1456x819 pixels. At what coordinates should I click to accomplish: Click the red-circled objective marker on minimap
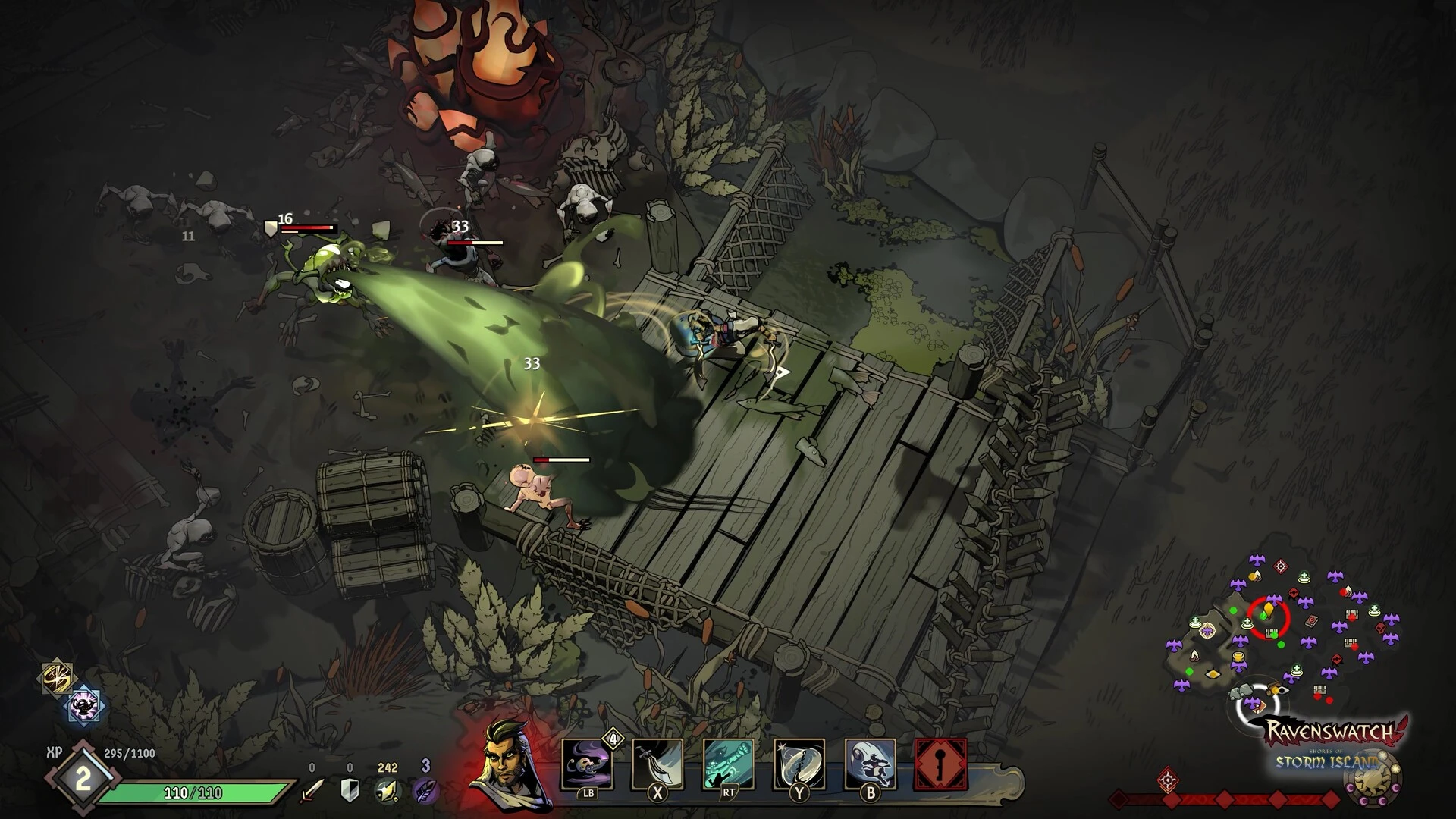click(x=1269, y=616)
